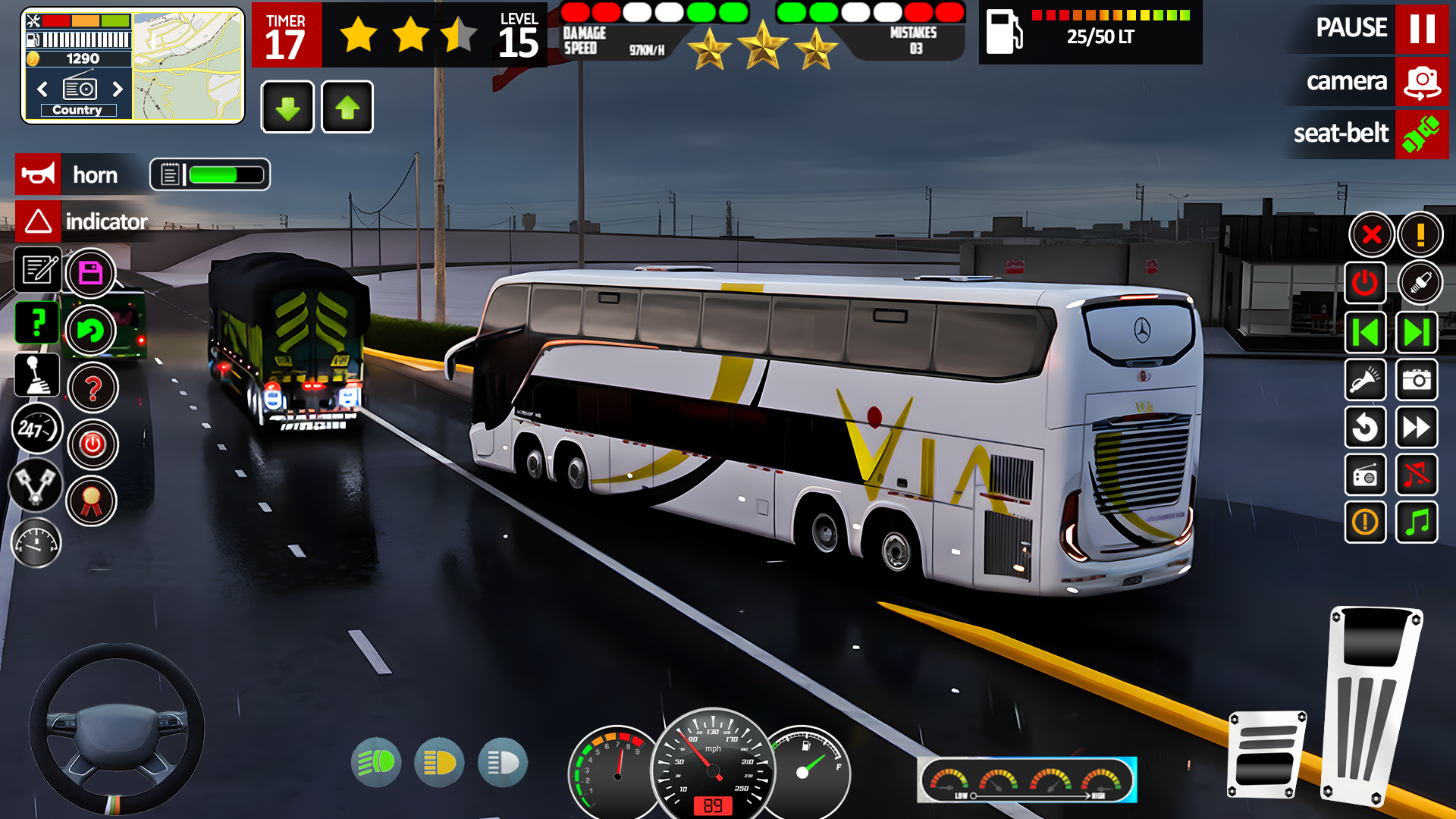Tap the pink save disk icon
This screenshot has height=819, width=1456.
[91, 271]
